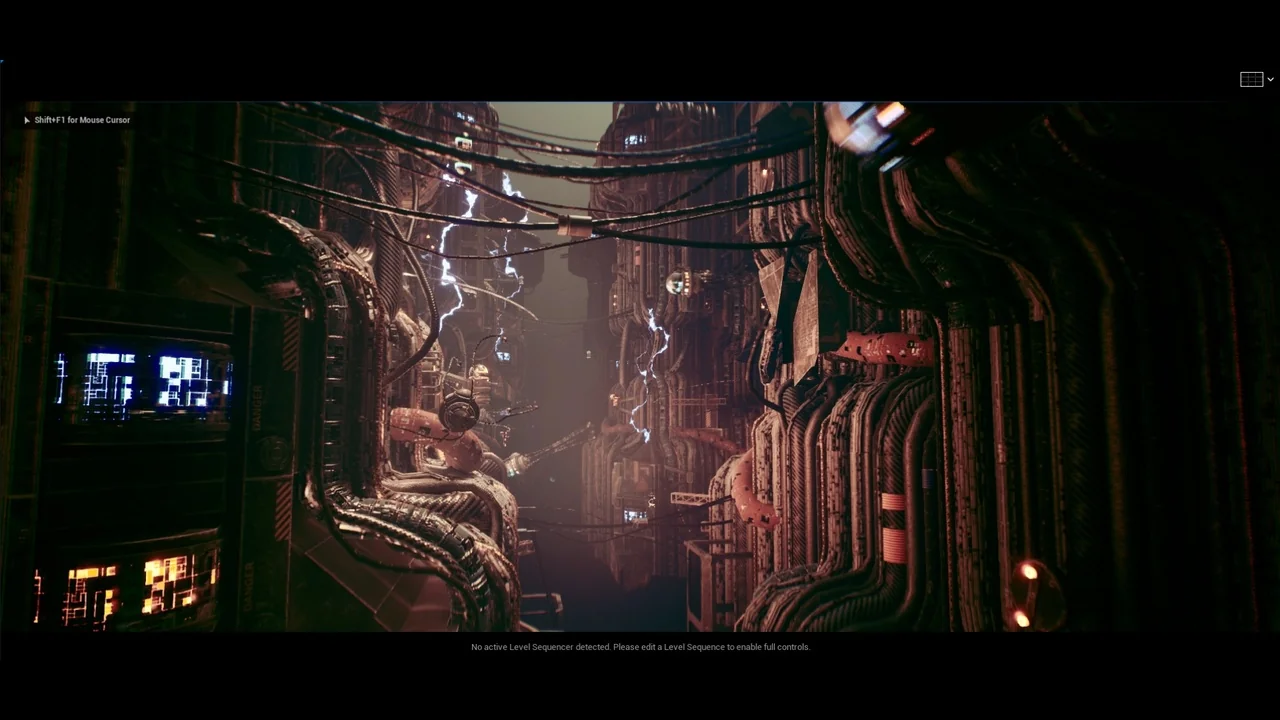Open the viewport layout dropdown
The image size is (1280, 720).
1269,79
